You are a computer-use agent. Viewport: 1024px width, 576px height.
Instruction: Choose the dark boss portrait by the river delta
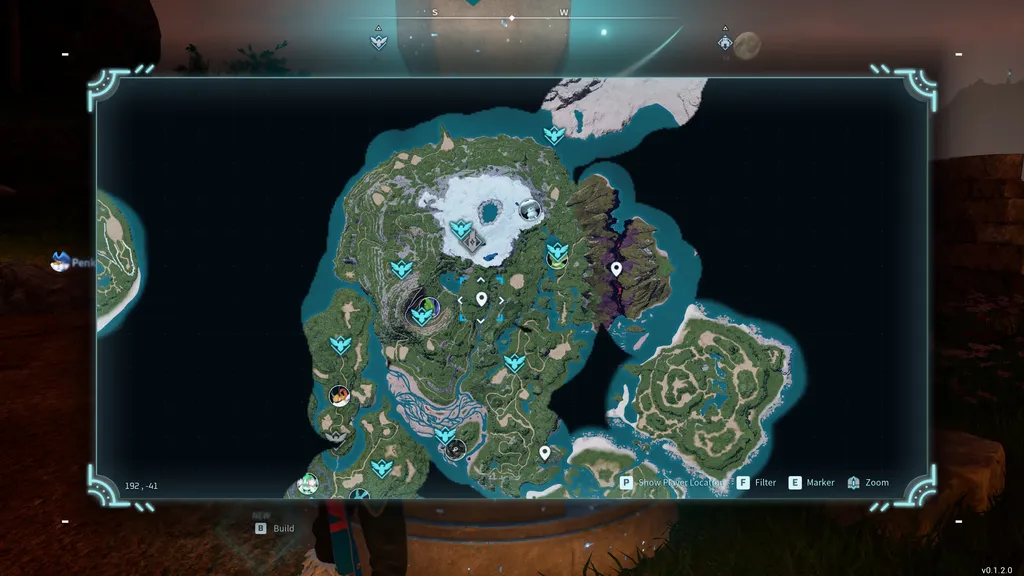(x=456, y=449)
